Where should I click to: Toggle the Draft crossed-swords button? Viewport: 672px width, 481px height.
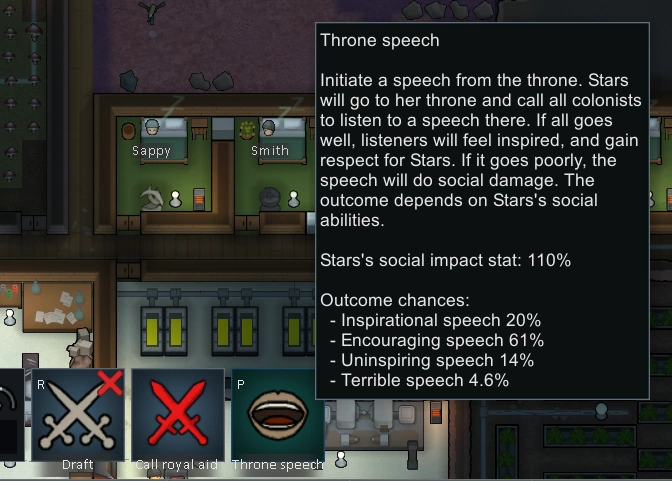point(77,415)
